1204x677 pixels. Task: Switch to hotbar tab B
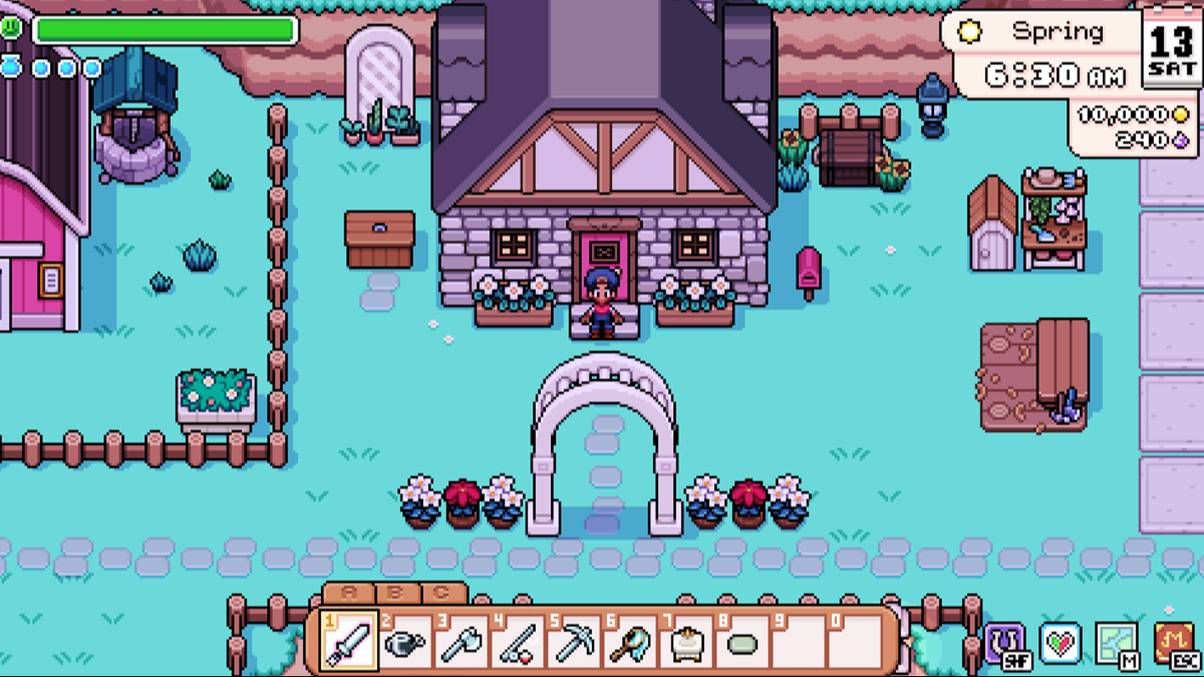(x=395, y=592)
